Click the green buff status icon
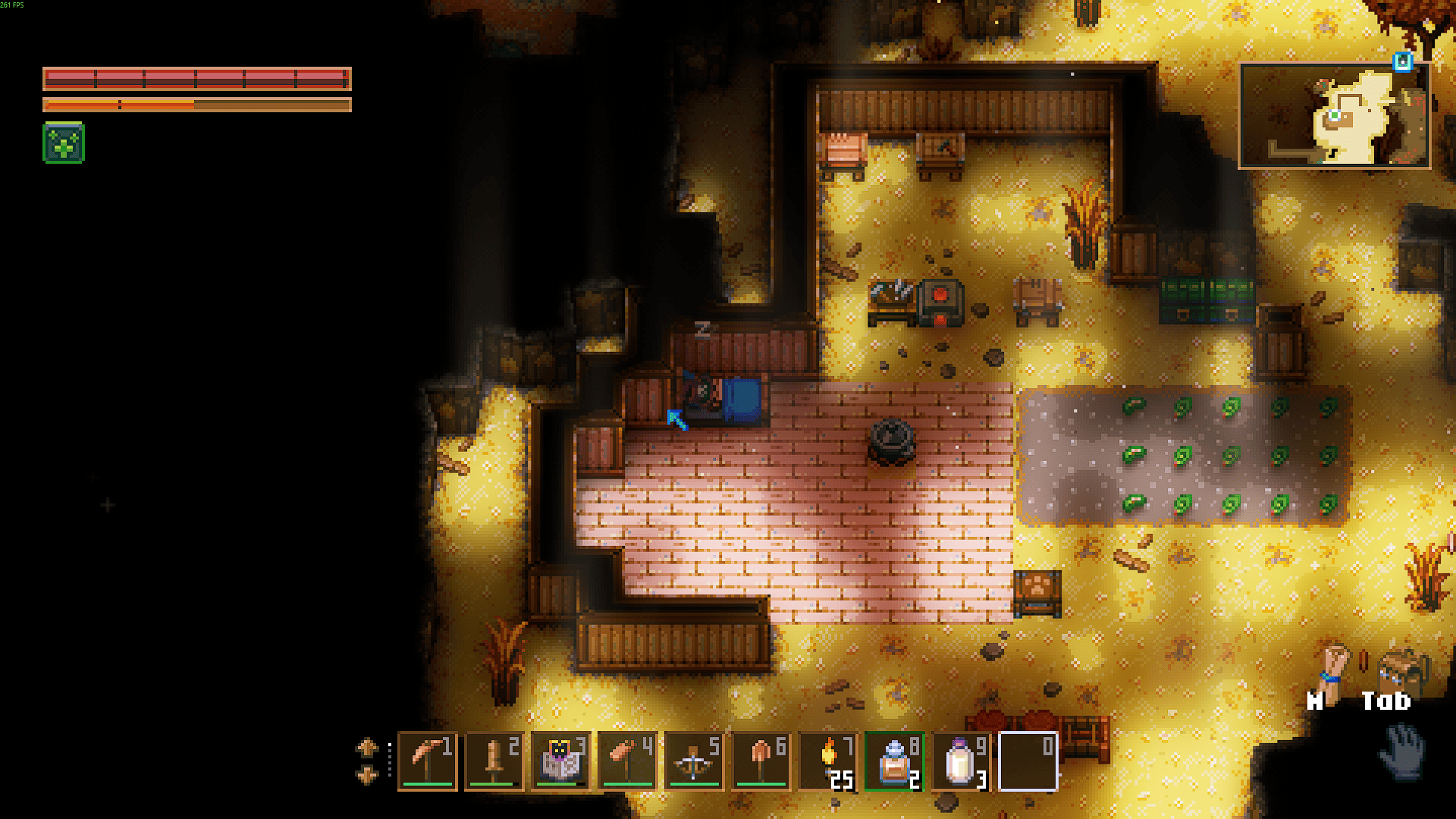The width and height of the screenshot is (1456, 819). [64, 143]
